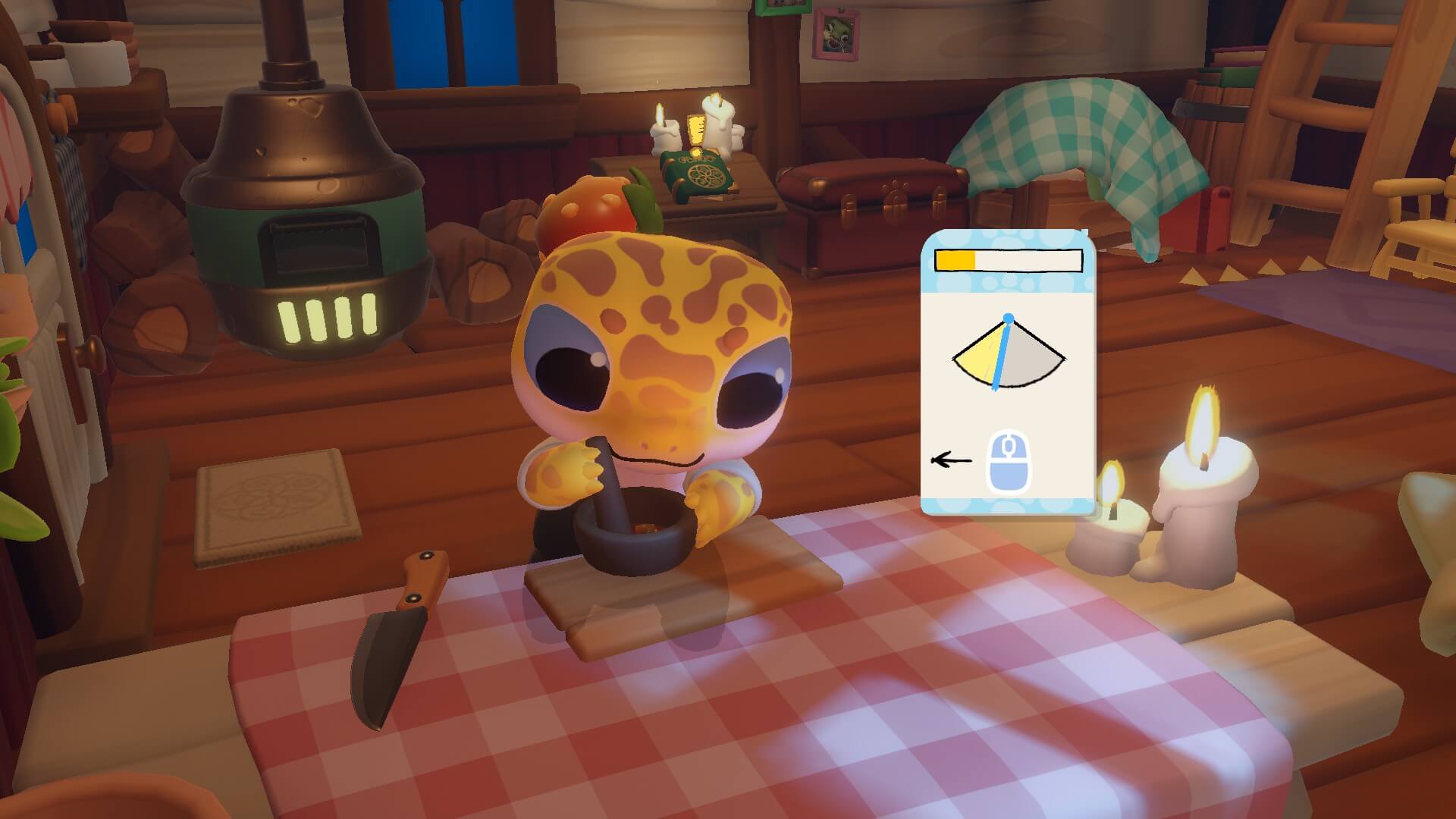The width and height of the screenshot is (1456, 819).
Task: Click the black arrow pointing at the mouse
Action: pyautogui.click(x=950, y=459)
